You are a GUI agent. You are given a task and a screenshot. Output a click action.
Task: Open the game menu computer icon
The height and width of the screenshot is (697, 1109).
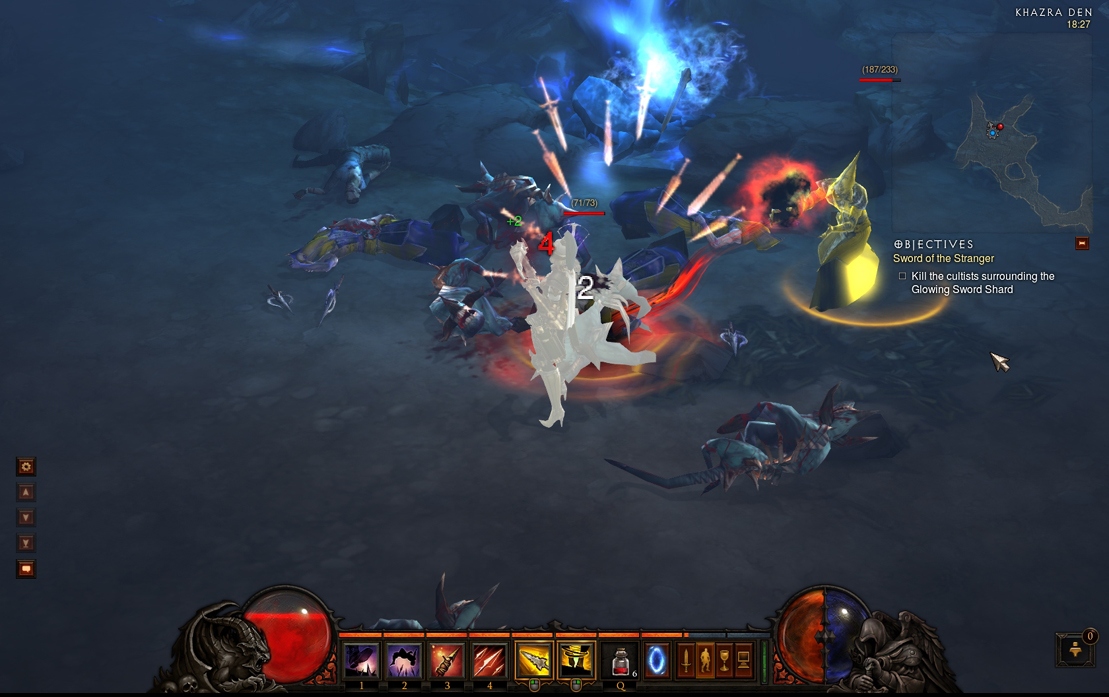(x=743, y=661)
